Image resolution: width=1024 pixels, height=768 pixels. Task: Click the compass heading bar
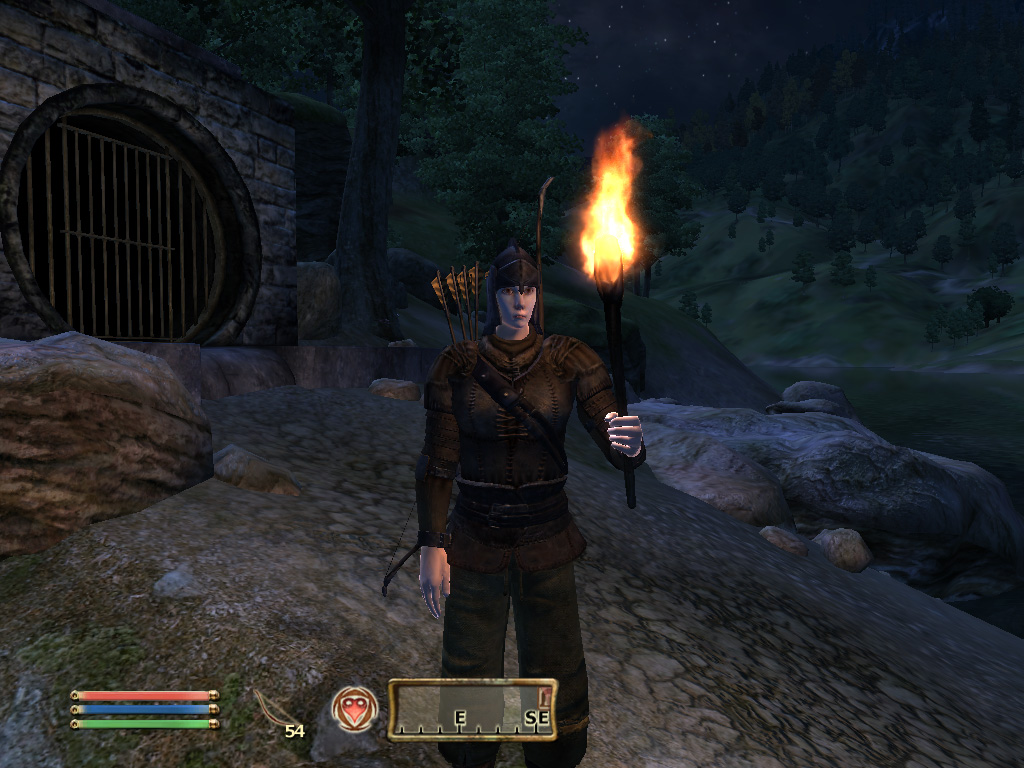tap(472, 710)
